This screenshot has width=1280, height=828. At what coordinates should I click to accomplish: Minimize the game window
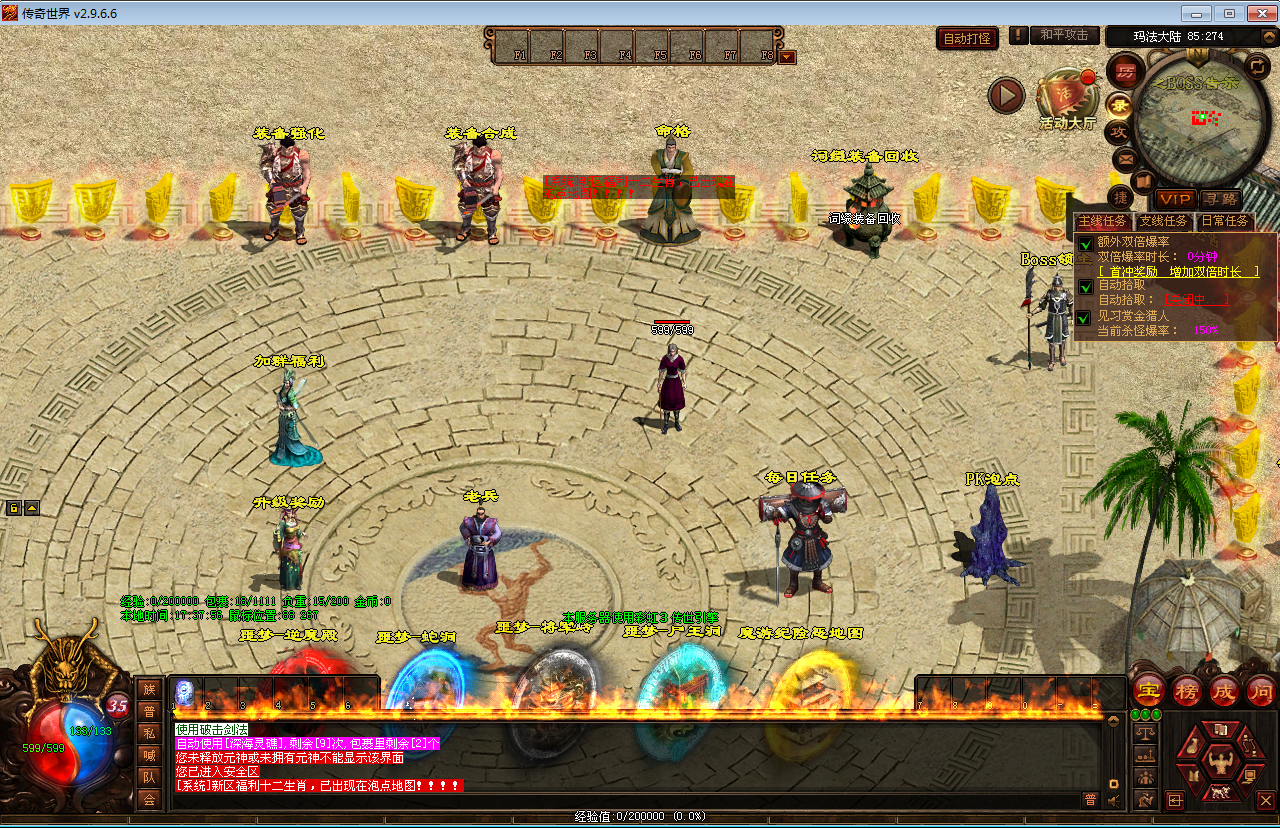(x=1196, y=13)
